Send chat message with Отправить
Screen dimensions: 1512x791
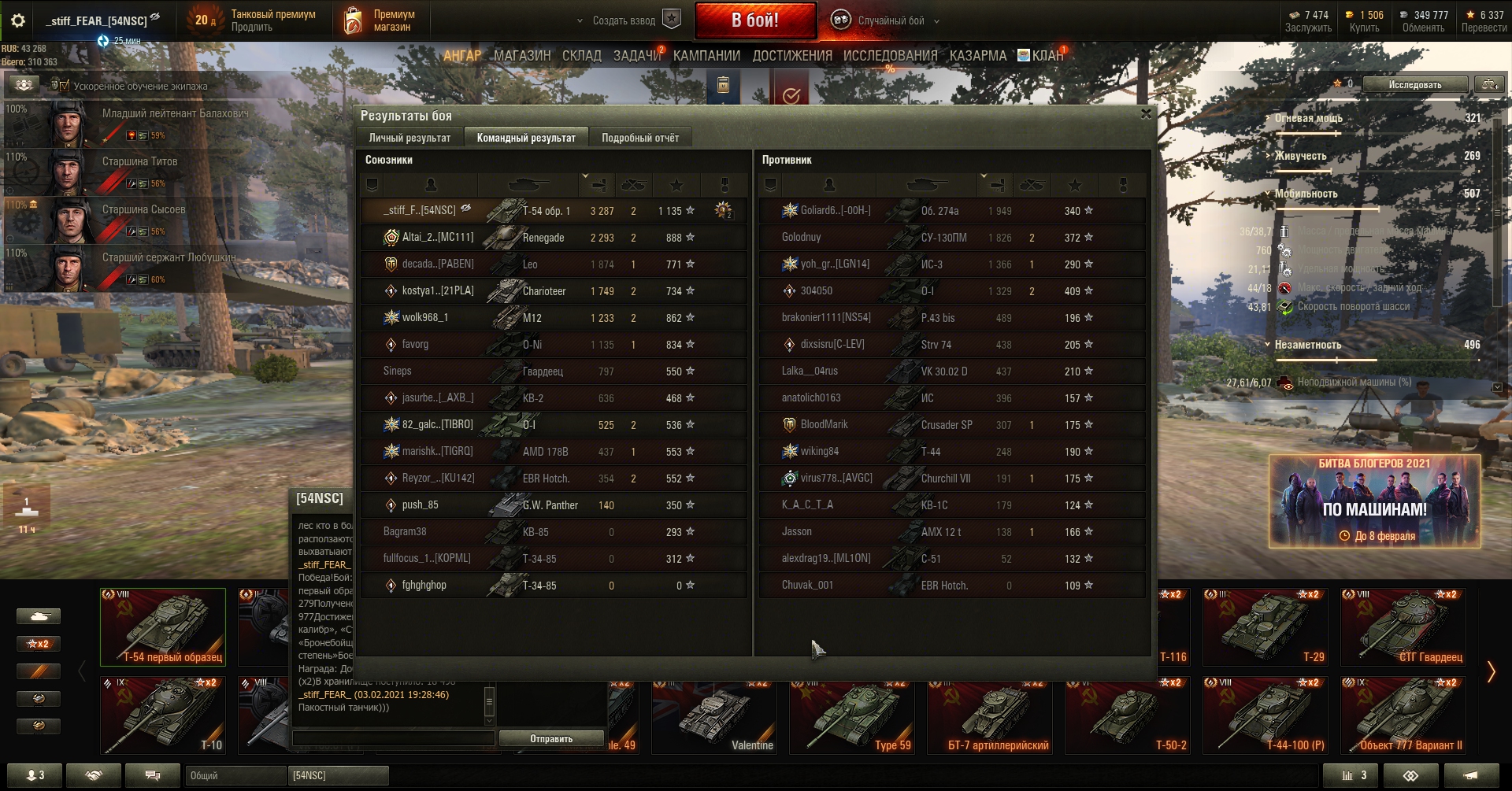pos(550,738)
